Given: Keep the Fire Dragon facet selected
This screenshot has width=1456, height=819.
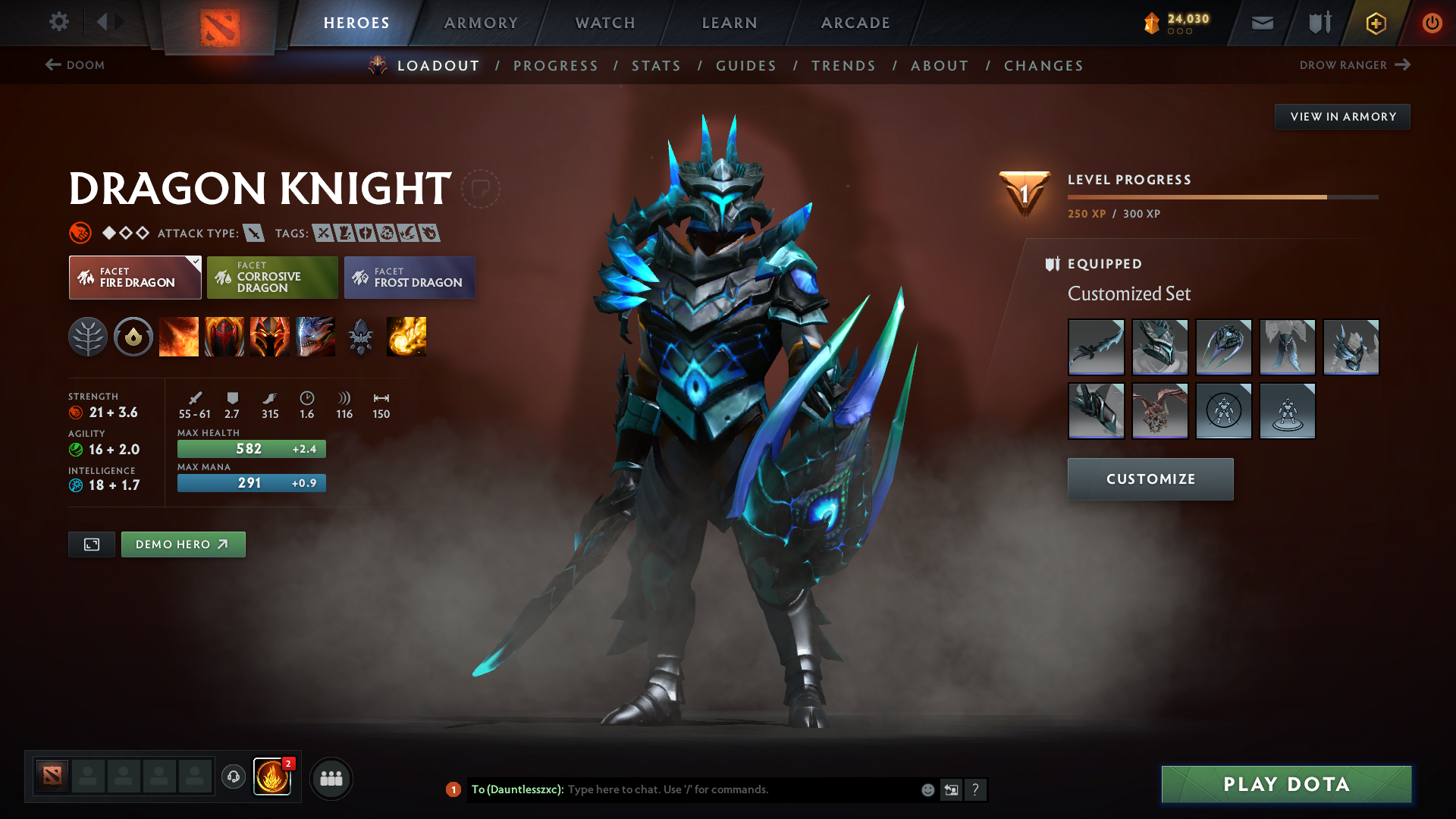Looking at the screenshot, I should 134,278.
